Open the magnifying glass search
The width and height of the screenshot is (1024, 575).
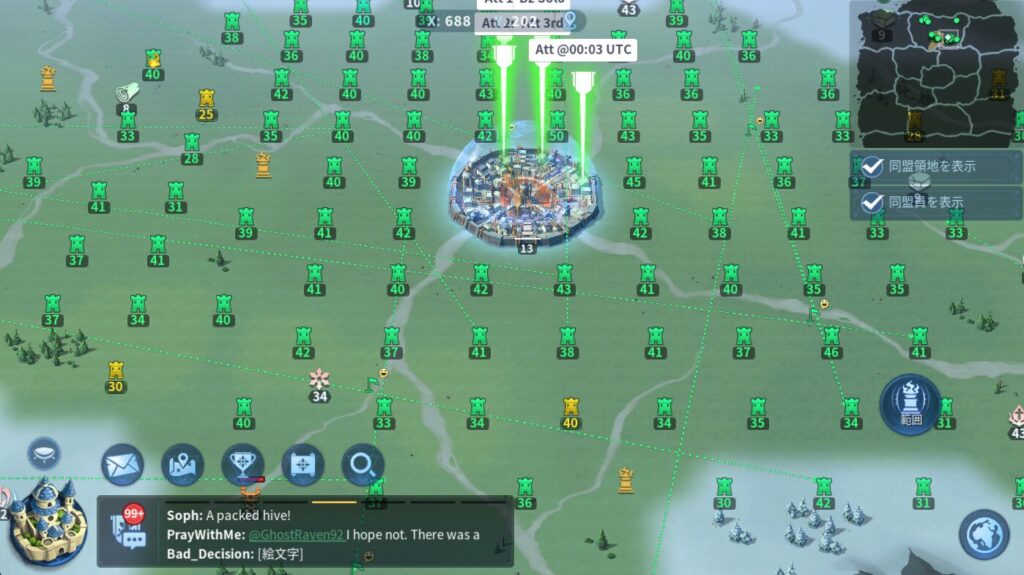click(x=362, y=465)
